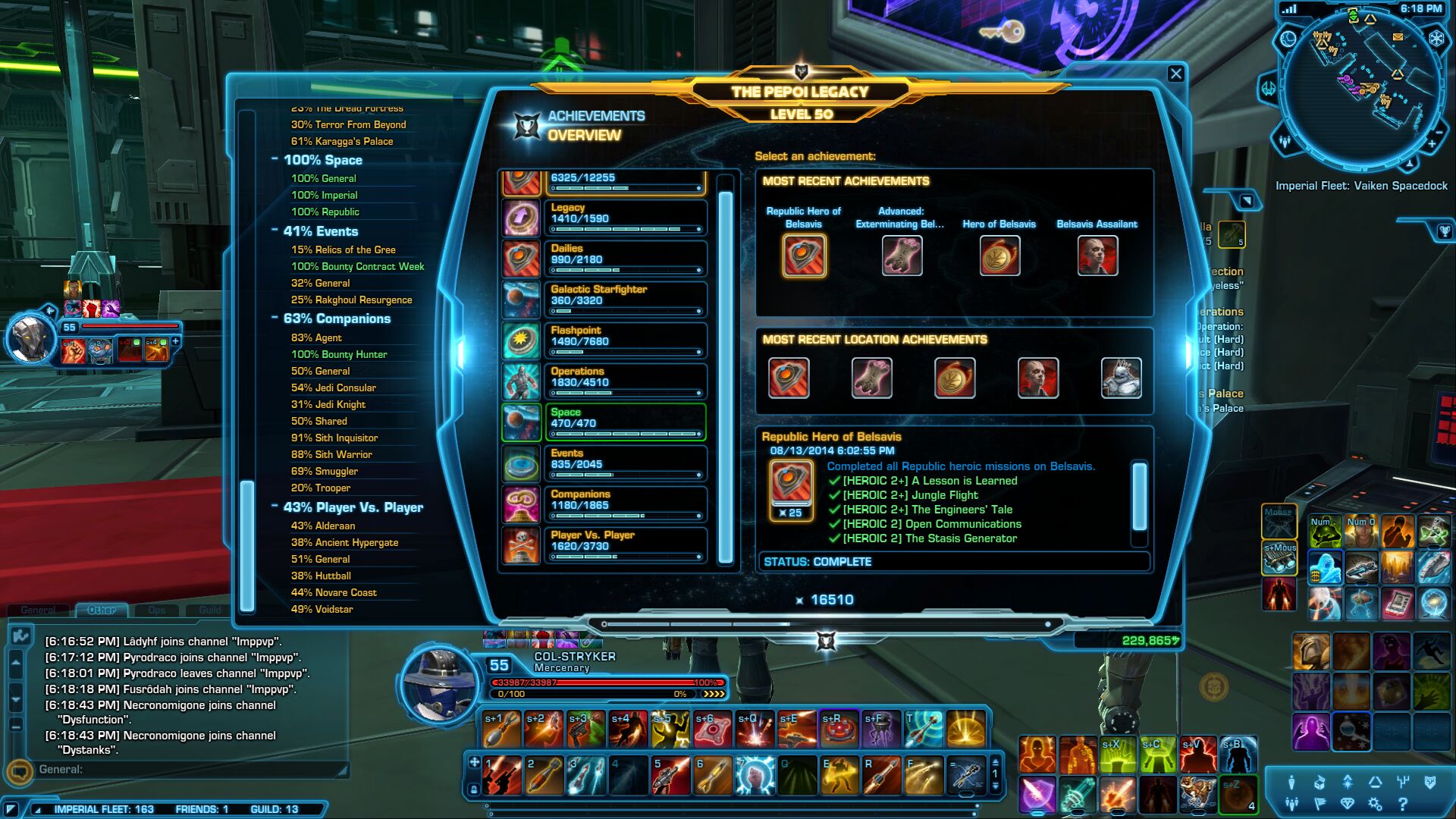Switch to the Guild chat tab
This screenshot has width=1456, height=819.
point(210,610)
